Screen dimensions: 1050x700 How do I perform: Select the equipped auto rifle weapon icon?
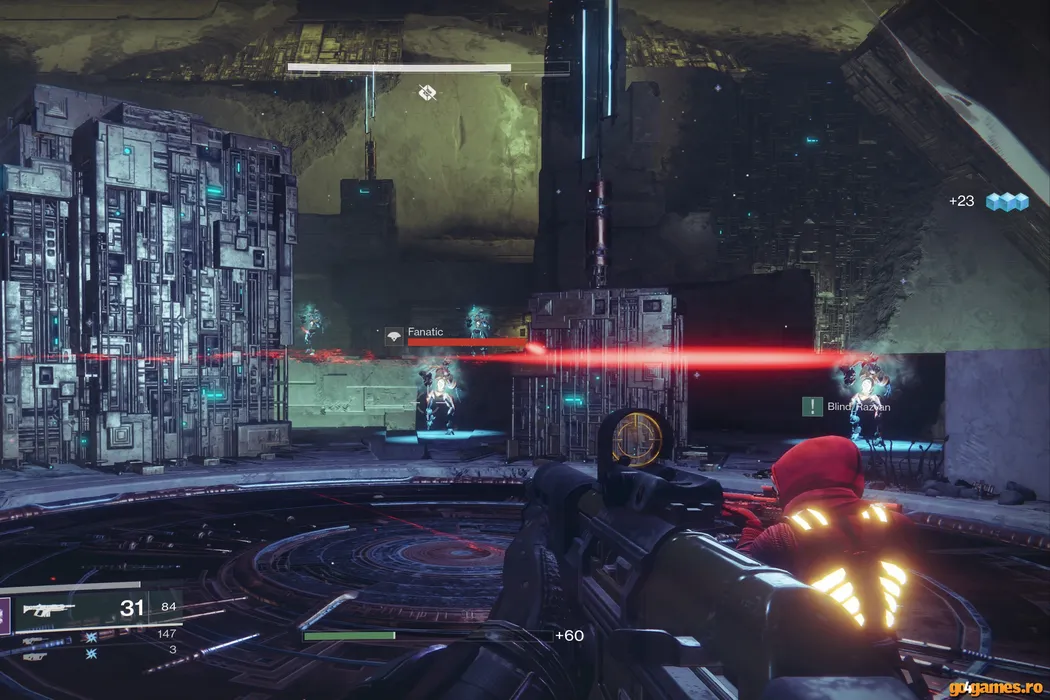[x=50, y=609]
